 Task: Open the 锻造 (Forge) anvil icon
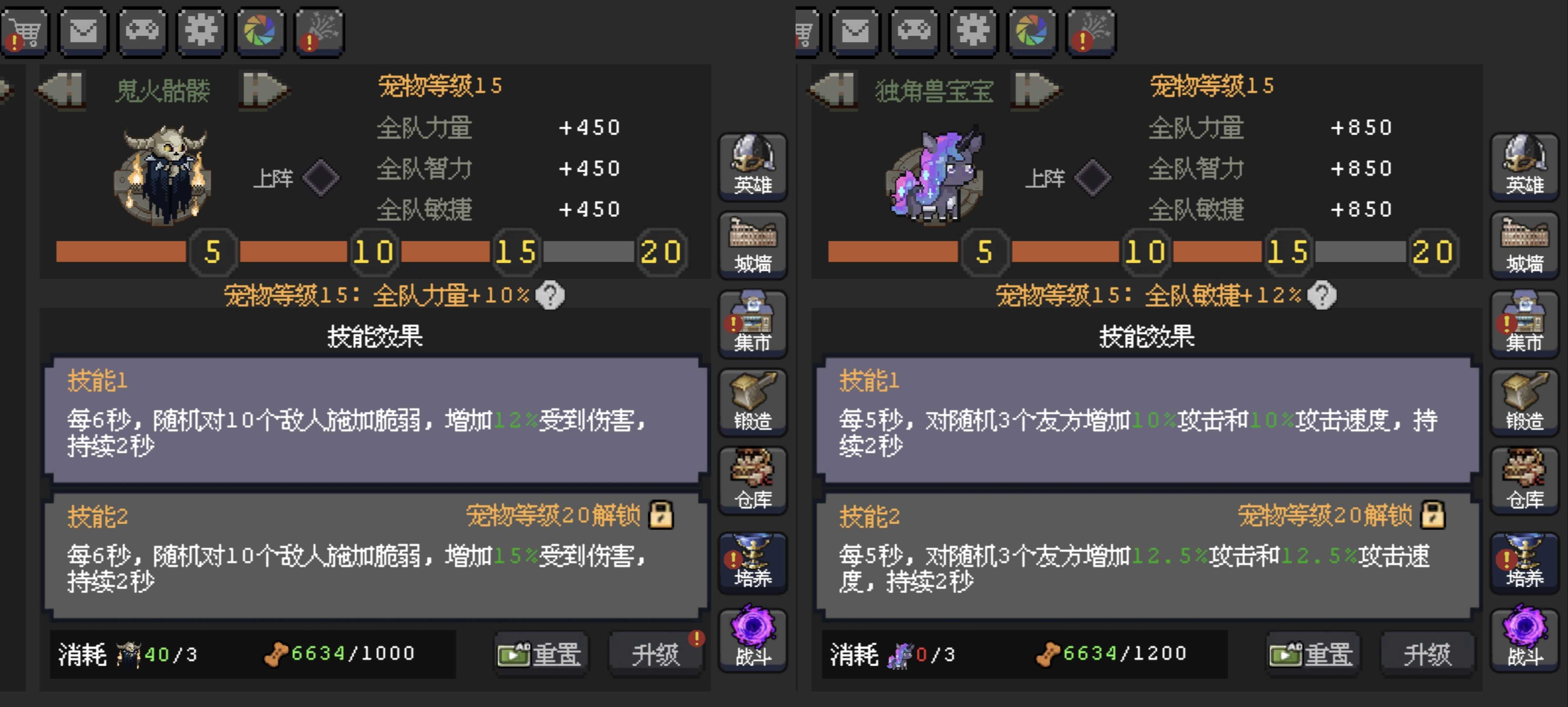point(753,403)
